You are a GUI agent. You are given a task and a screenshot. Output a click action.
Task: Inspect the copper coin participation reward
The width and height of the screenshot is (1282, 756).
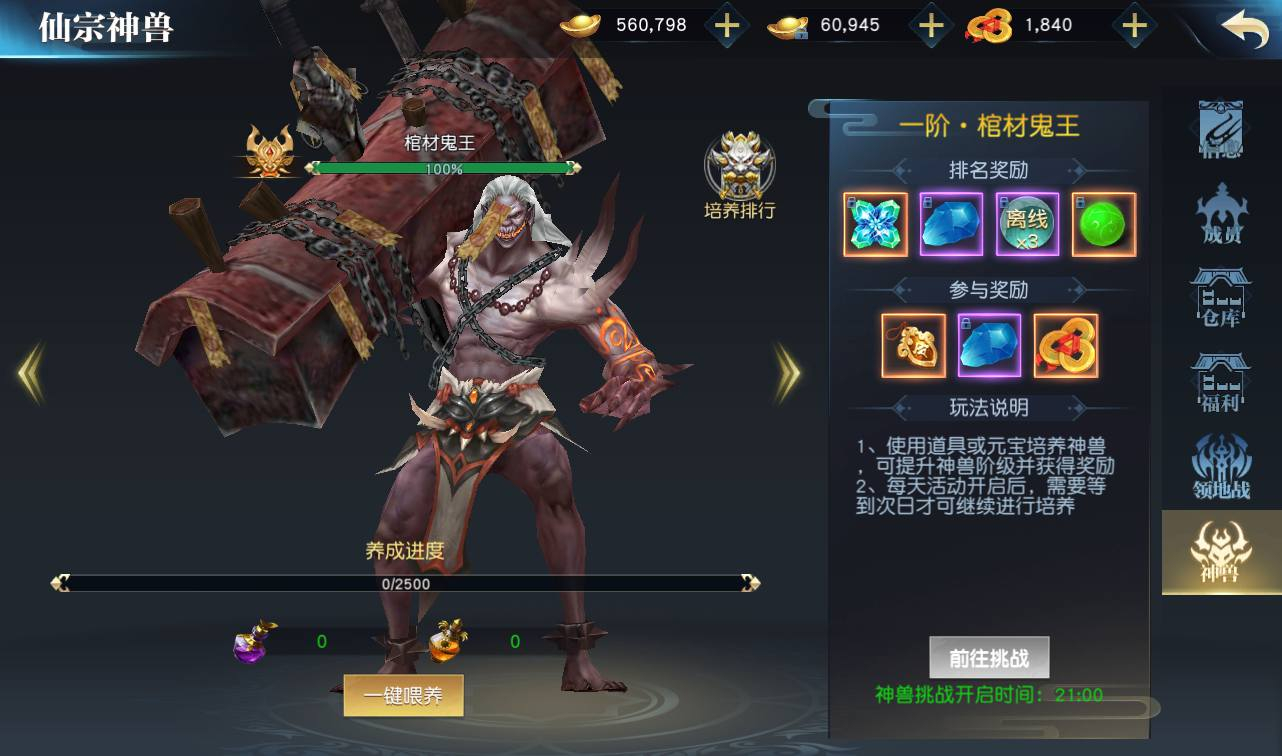1066,346
